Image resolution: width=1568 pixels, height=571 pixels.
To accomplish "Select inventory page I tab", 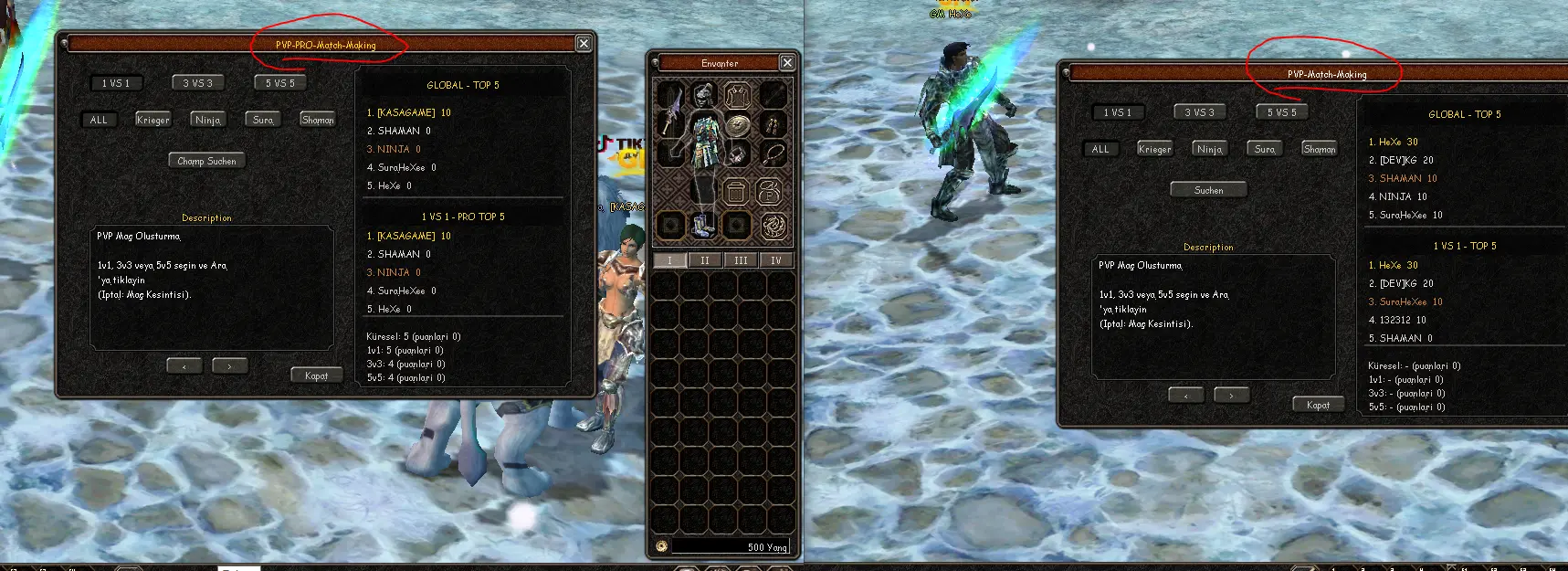I will click(669, 260).
